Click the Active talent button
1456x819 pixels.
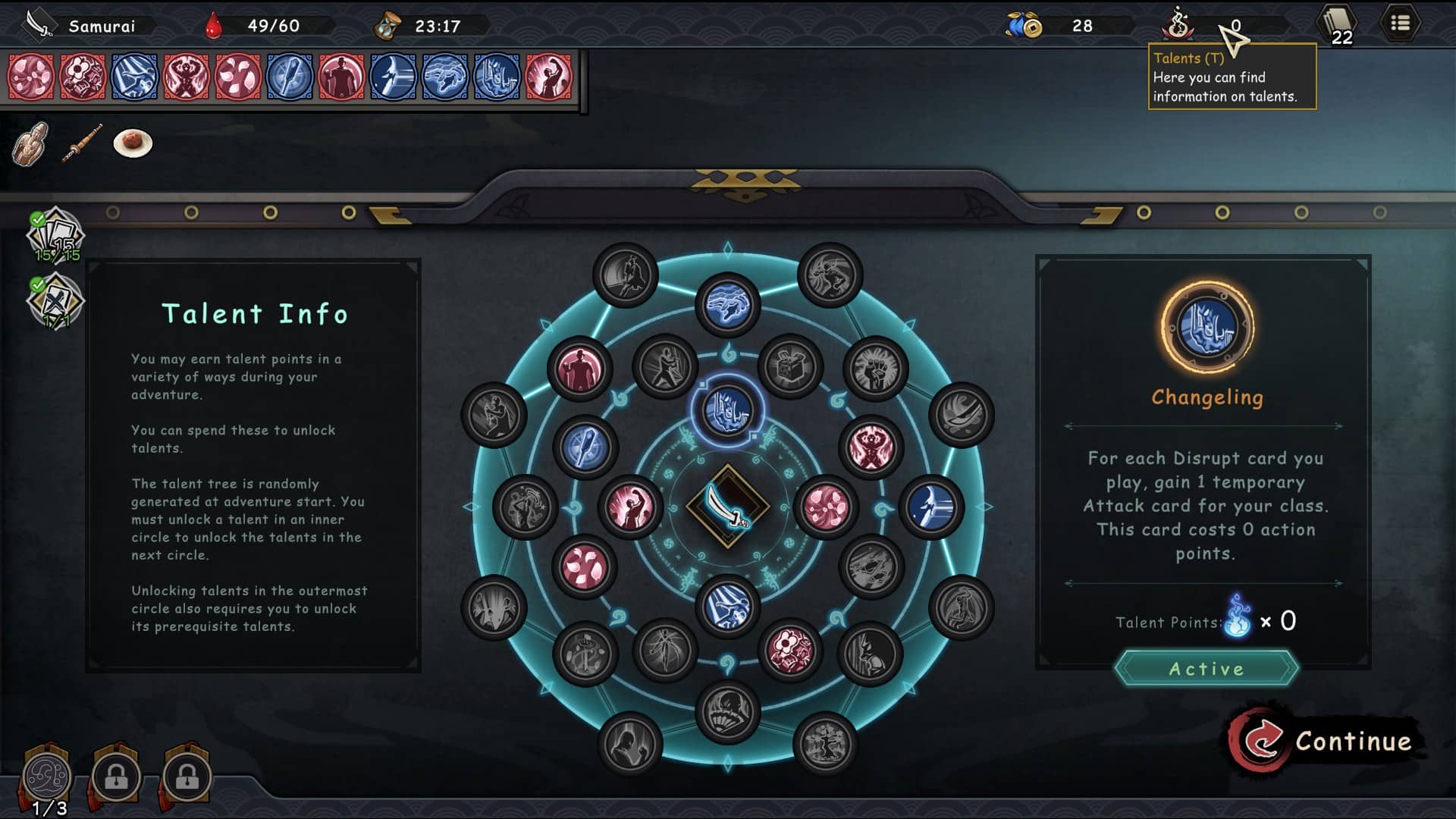point(1206,668)
